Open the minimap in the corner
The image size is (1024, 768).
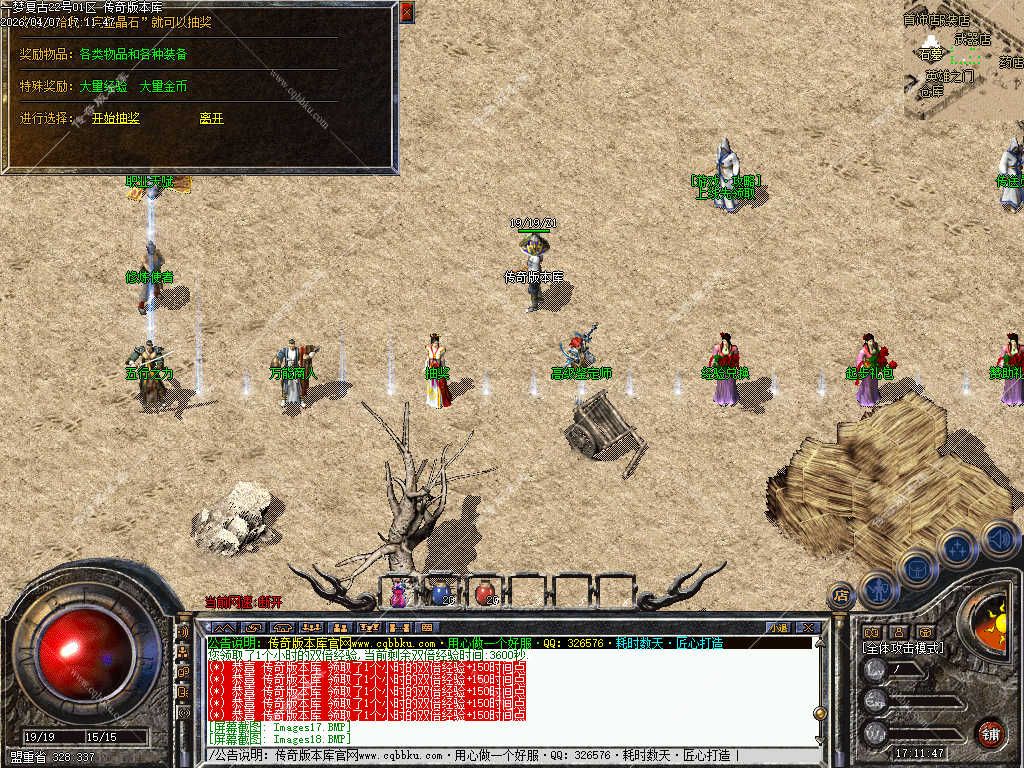(x=963, y=60)
